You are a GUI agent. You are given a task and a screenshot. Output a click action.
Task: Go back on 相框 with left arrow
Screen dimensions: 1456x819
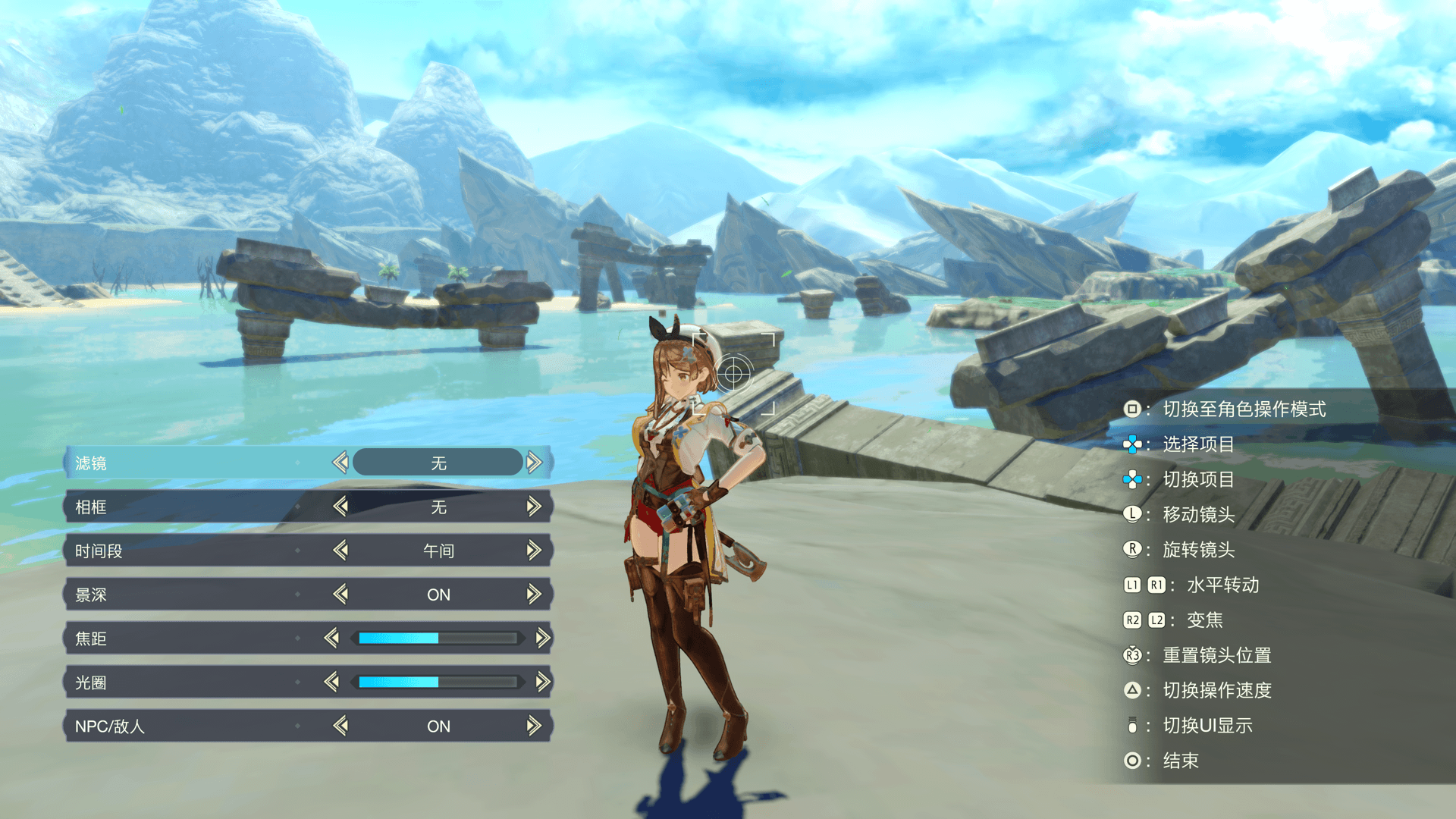coord(340,506)
